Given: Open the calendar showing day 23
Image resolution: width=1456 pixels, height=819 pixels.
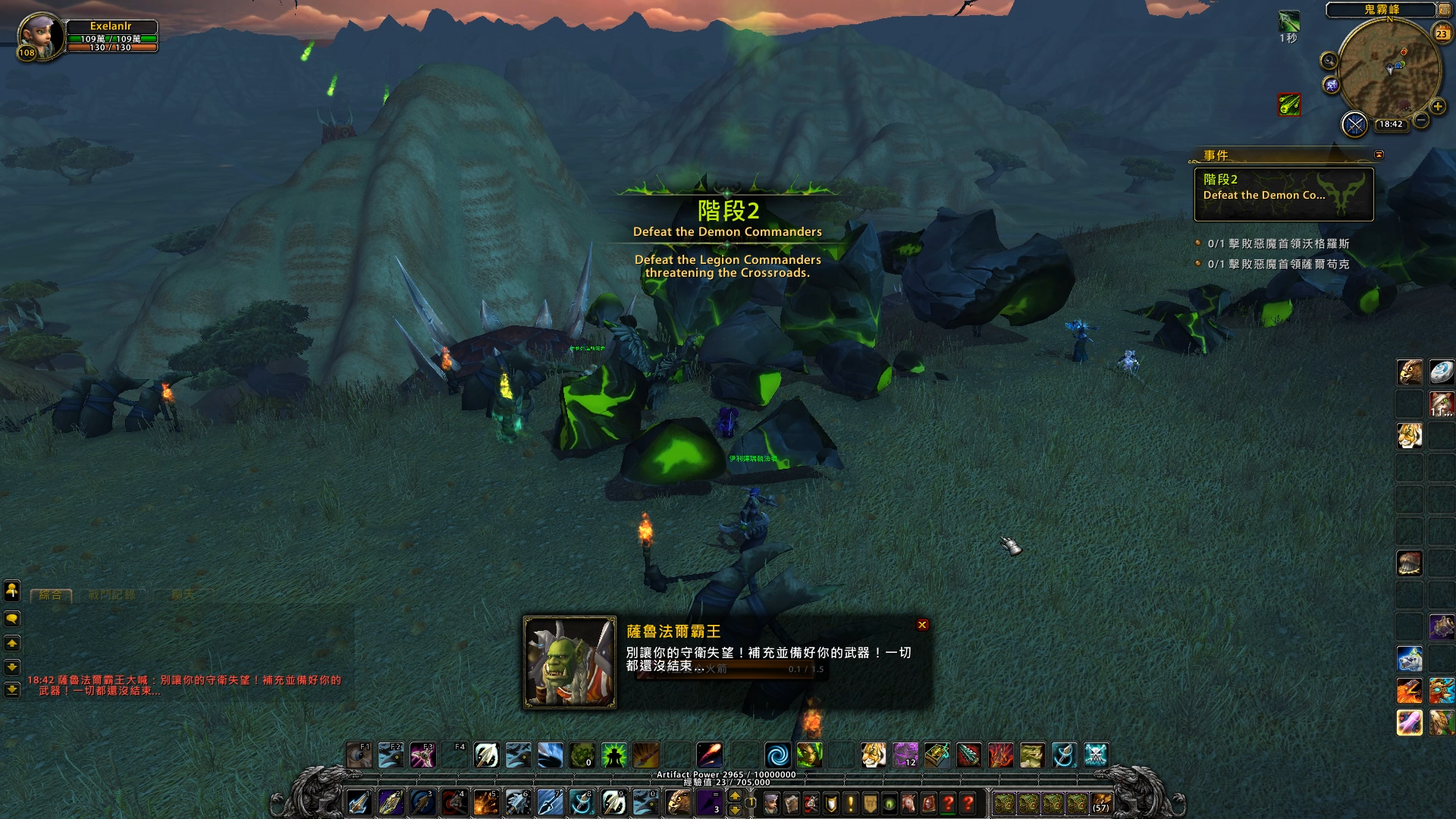Looking at the screenshot, I should coord(1442,33).
